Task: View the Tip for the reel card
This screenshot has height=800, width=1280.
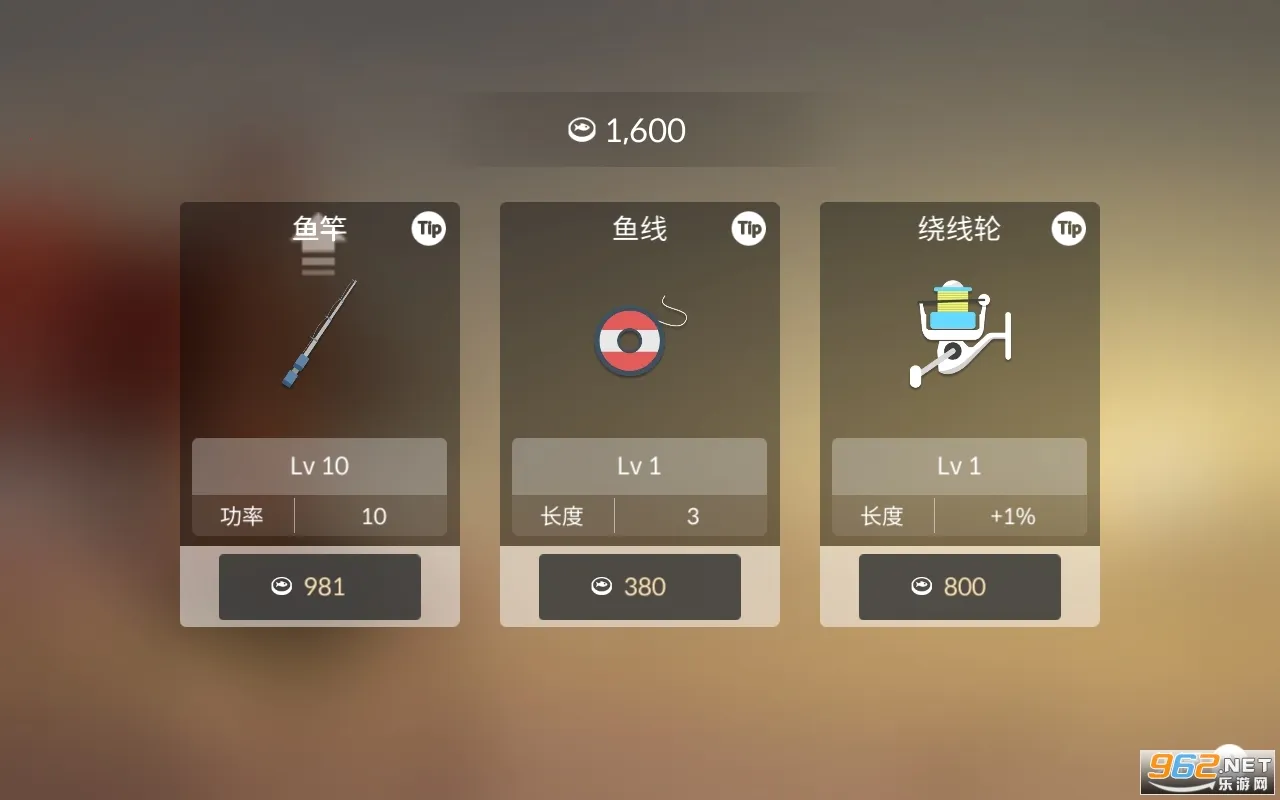Action: [x=1069, y=229]
